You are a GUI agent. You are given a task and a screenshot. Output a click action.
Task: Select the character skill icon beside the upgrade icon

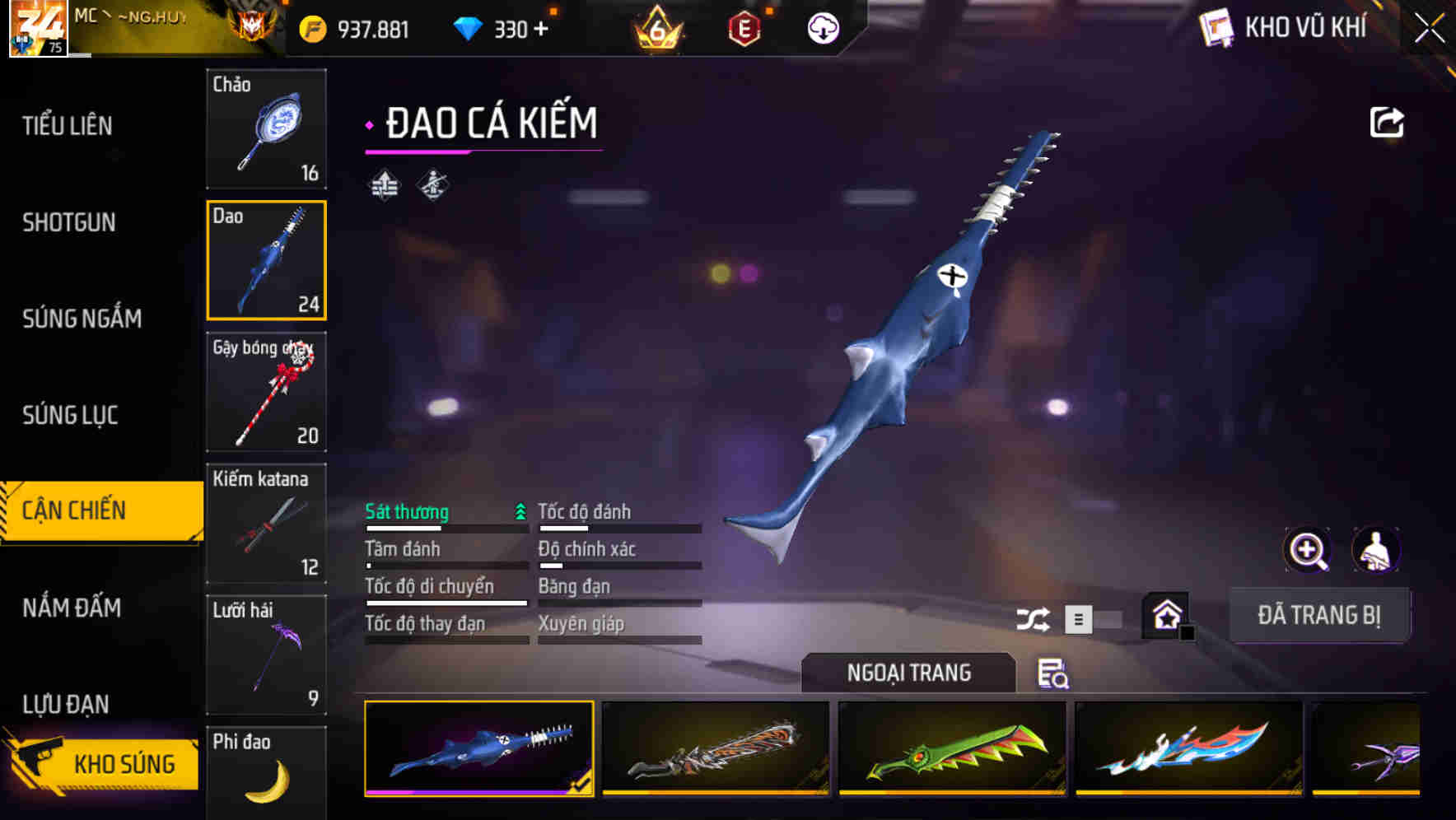(432, 185)
